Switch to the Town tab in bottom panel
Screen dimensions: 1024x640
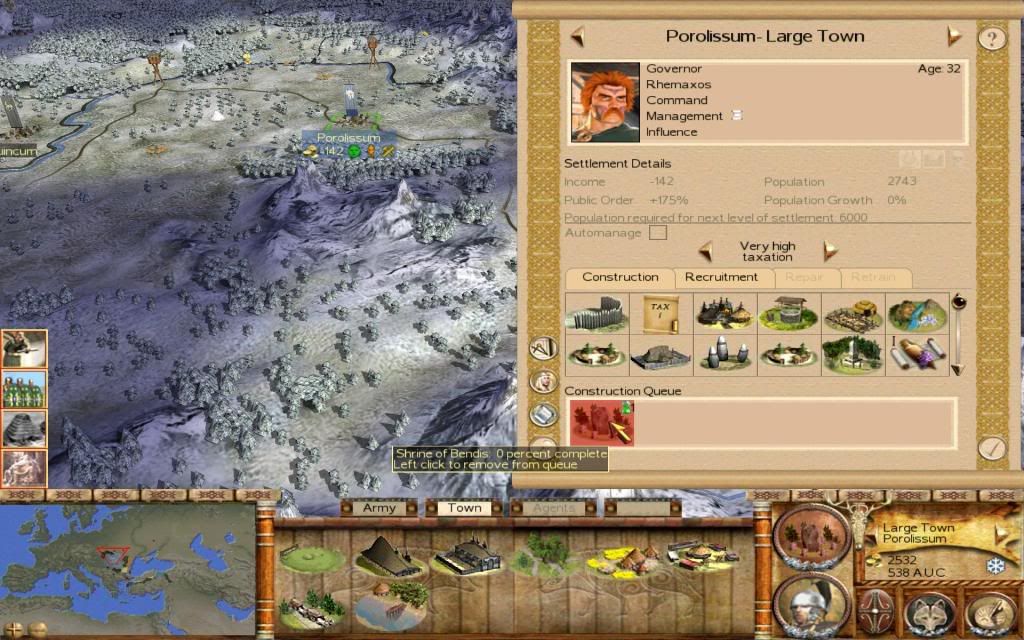(464, 508)
